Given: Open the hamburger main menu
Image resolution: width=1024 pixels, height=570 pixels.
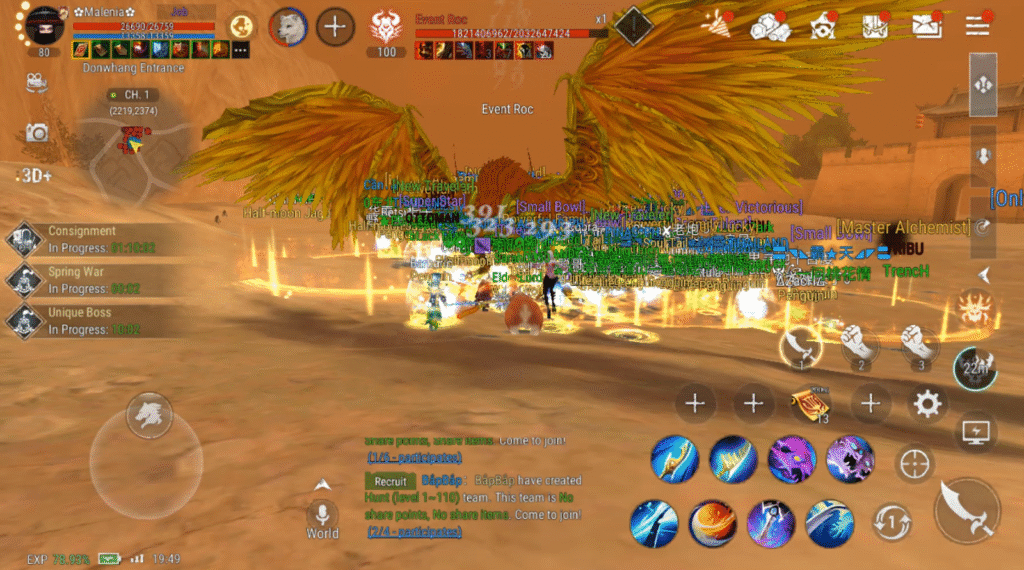Looking at the screenshot, I should [x=976, y=26].
